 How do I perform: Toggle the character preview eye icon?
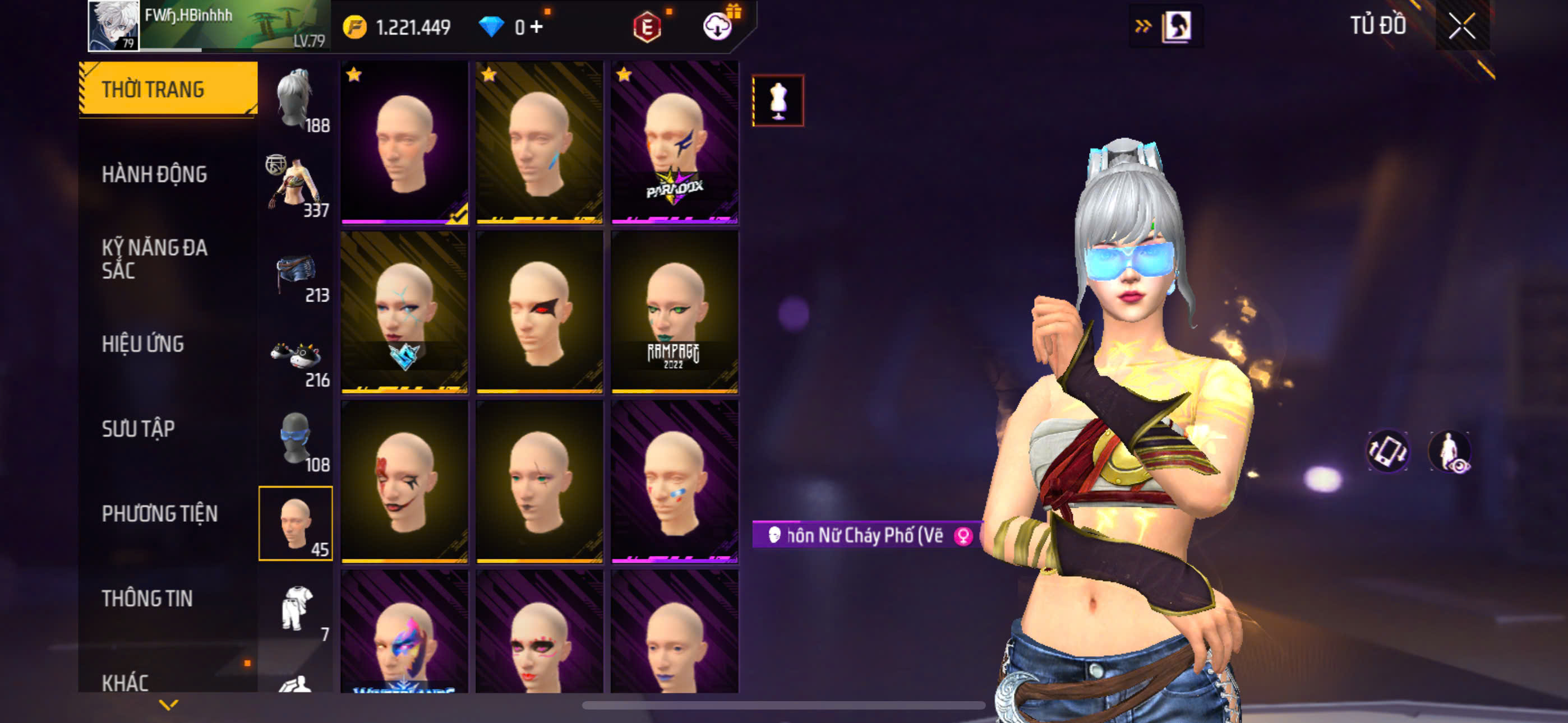(1451, 452)
